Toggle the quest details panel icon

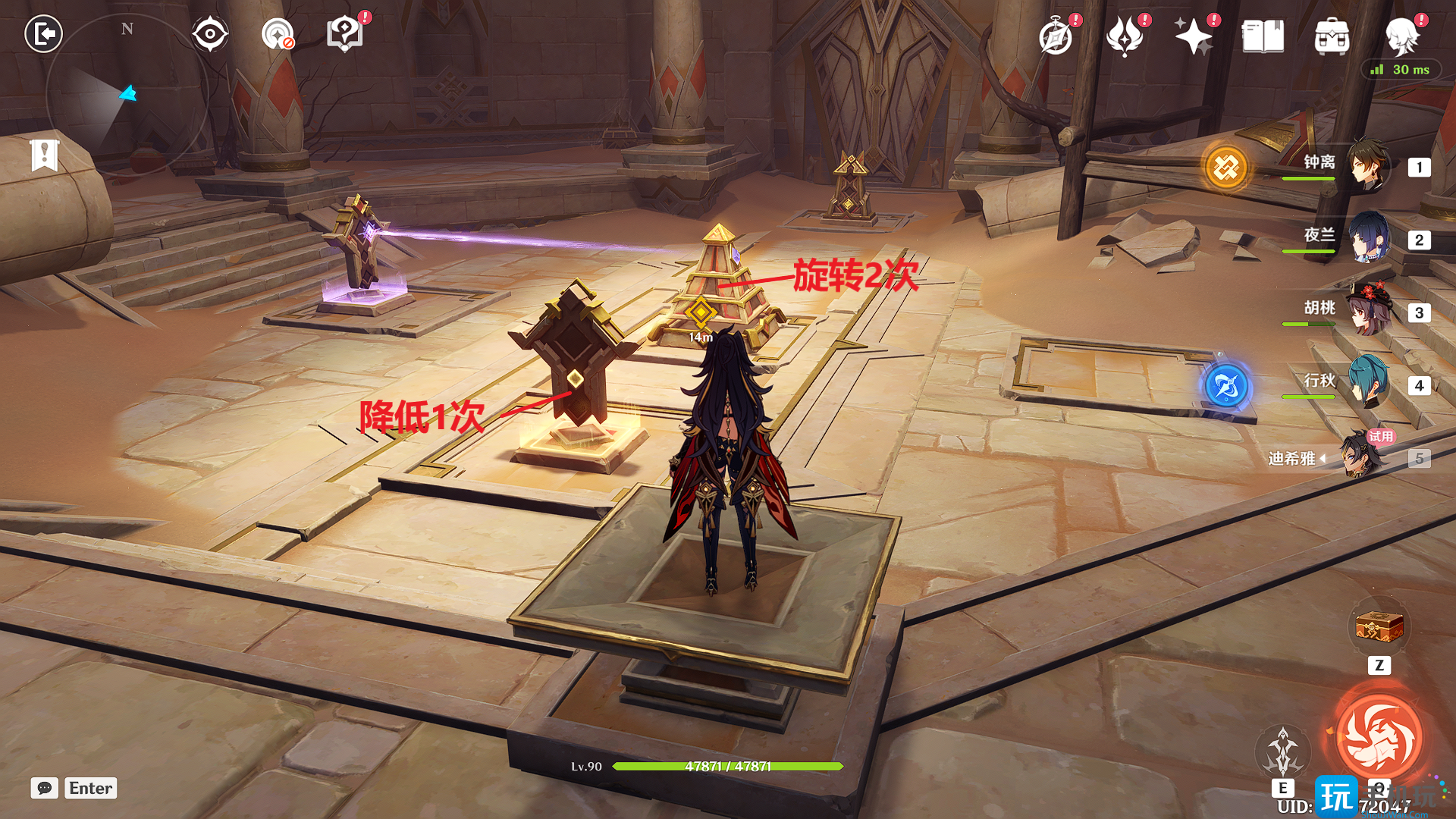click(x=344, y=32)
